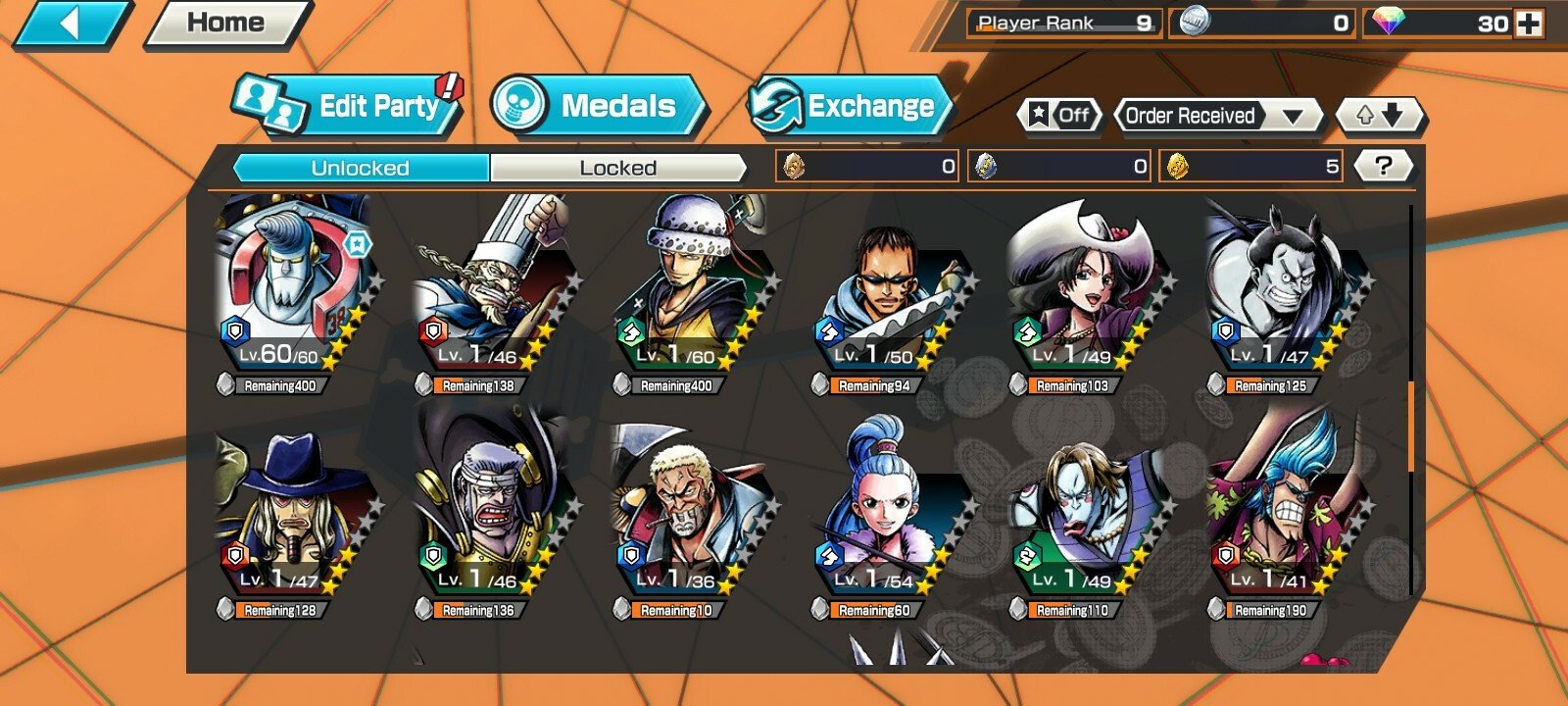Open the Exchange screen

point(849,106)
